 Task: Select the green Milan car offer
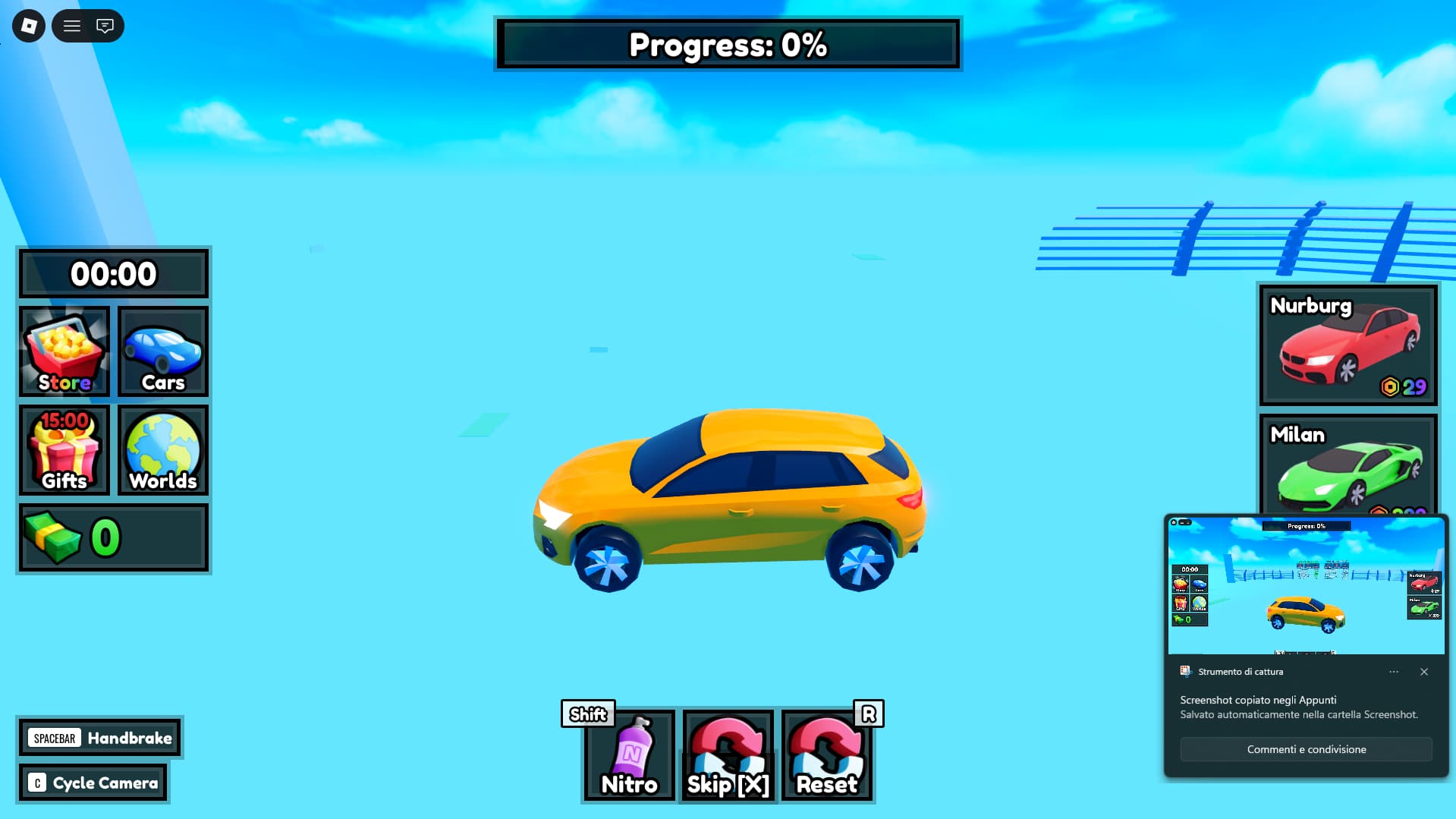coord(1348,465)
